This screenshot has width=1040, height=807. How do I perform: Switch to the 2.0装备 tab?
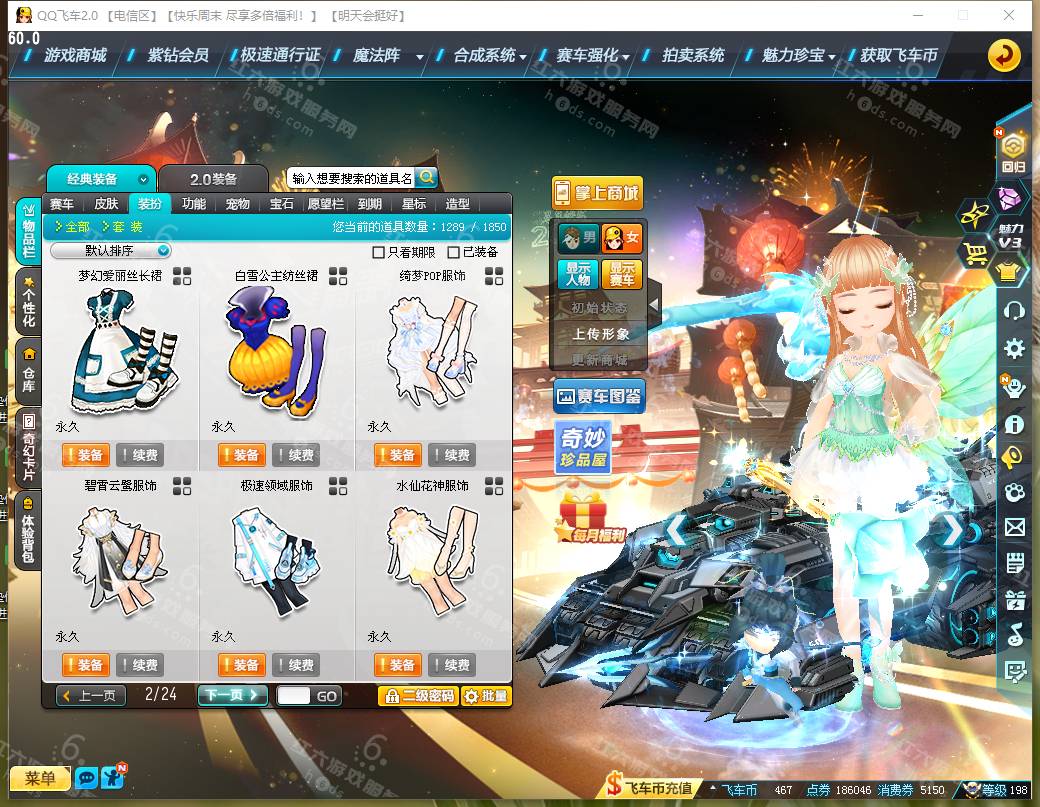(213, 179)
